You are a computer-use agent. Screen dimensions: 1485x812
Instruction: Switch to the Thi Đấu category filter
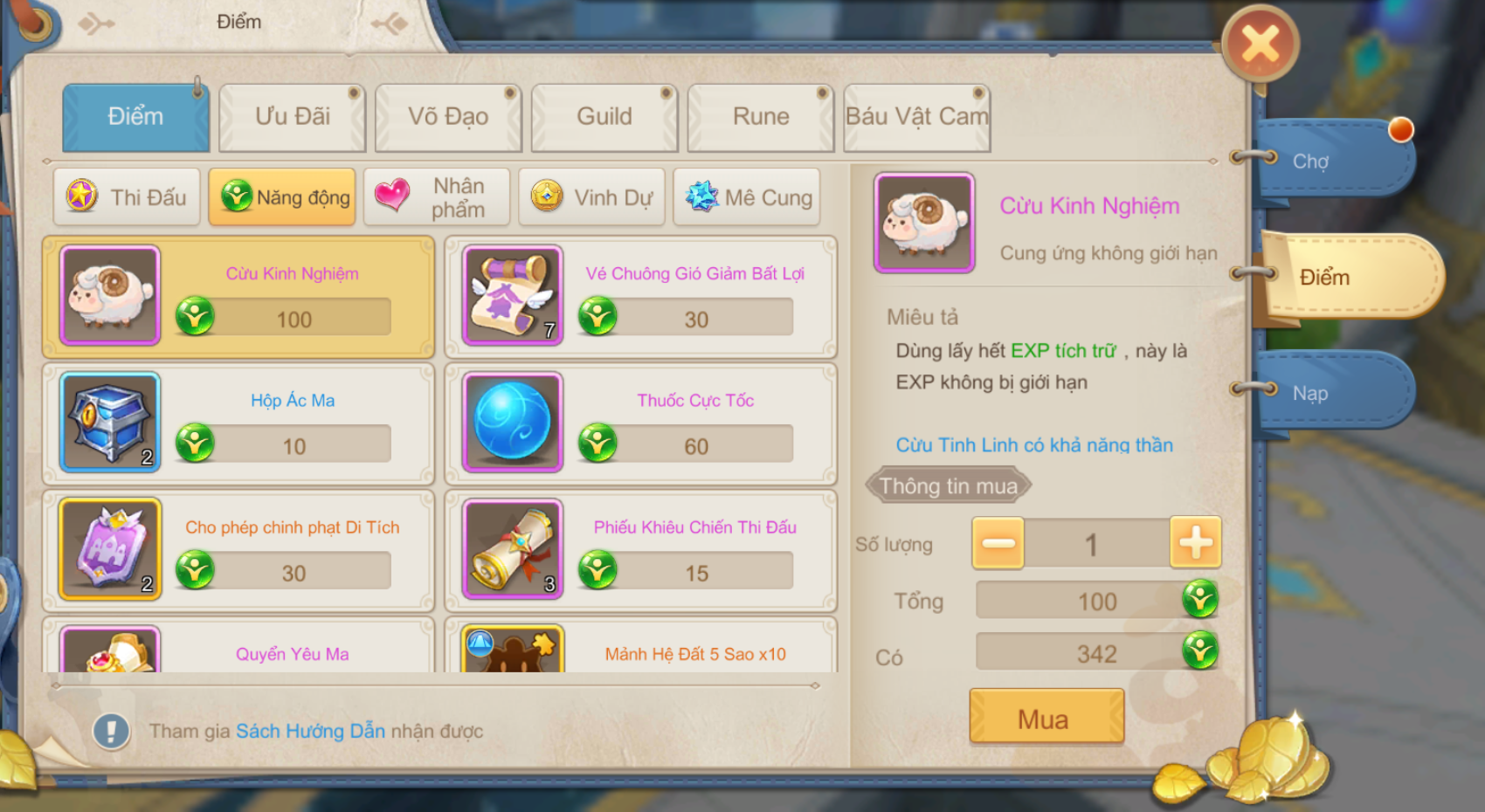pyautogui.click(x=127, y=197)
